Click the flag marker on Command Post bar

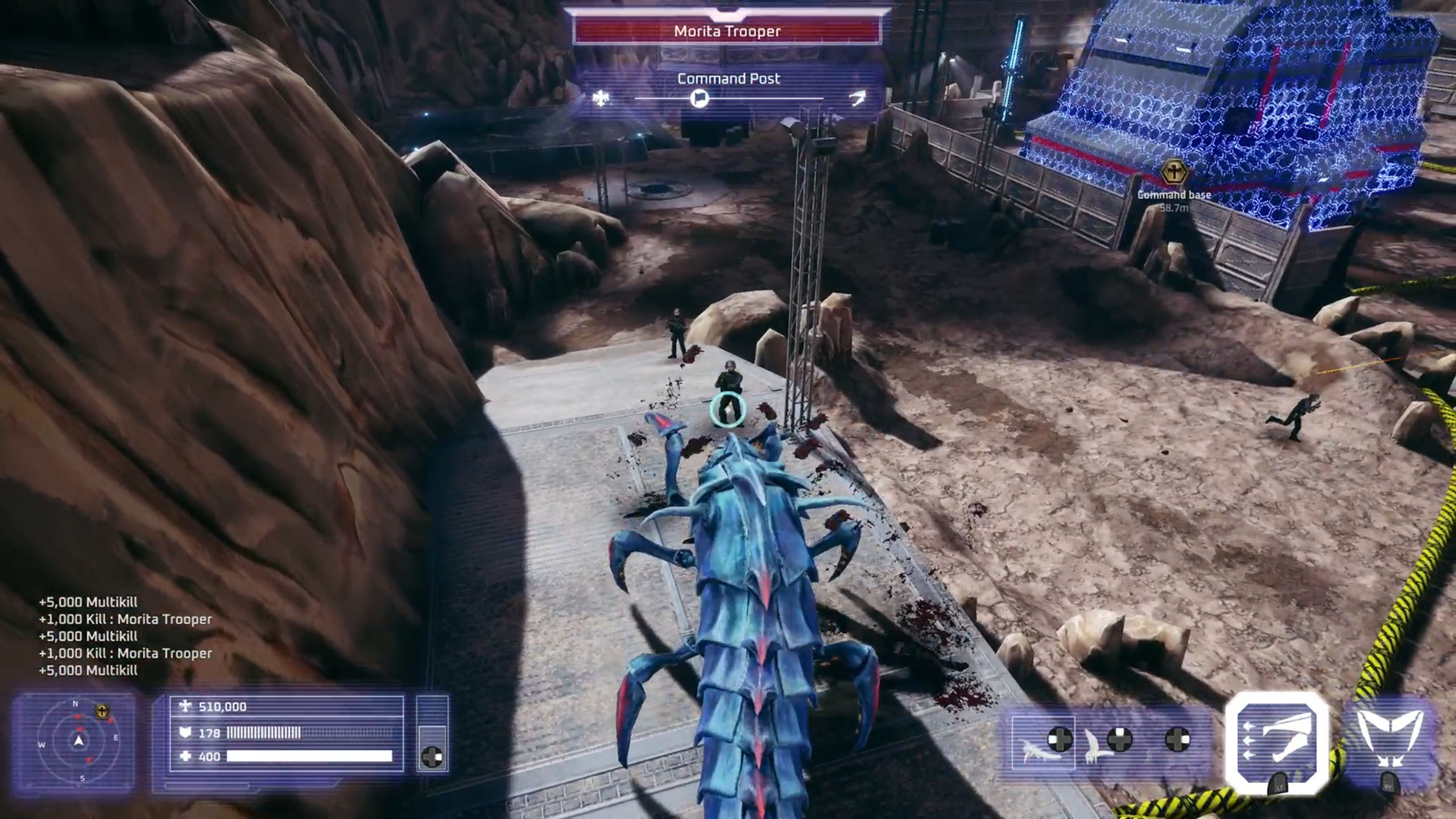pyautogui.click(x=699, y=98)
